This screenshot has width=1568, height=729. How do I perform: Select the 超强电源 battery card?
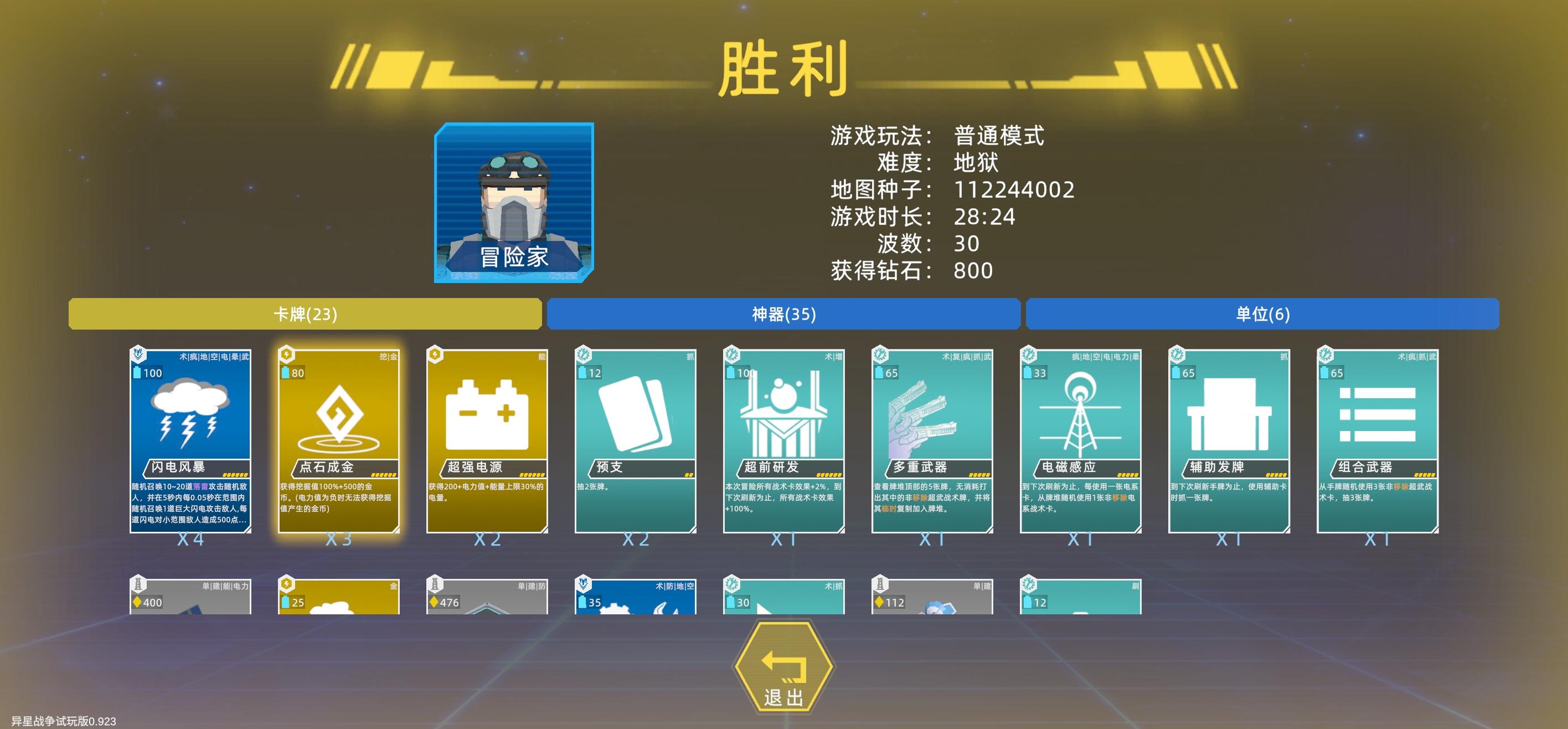click(x=488, y=439)
